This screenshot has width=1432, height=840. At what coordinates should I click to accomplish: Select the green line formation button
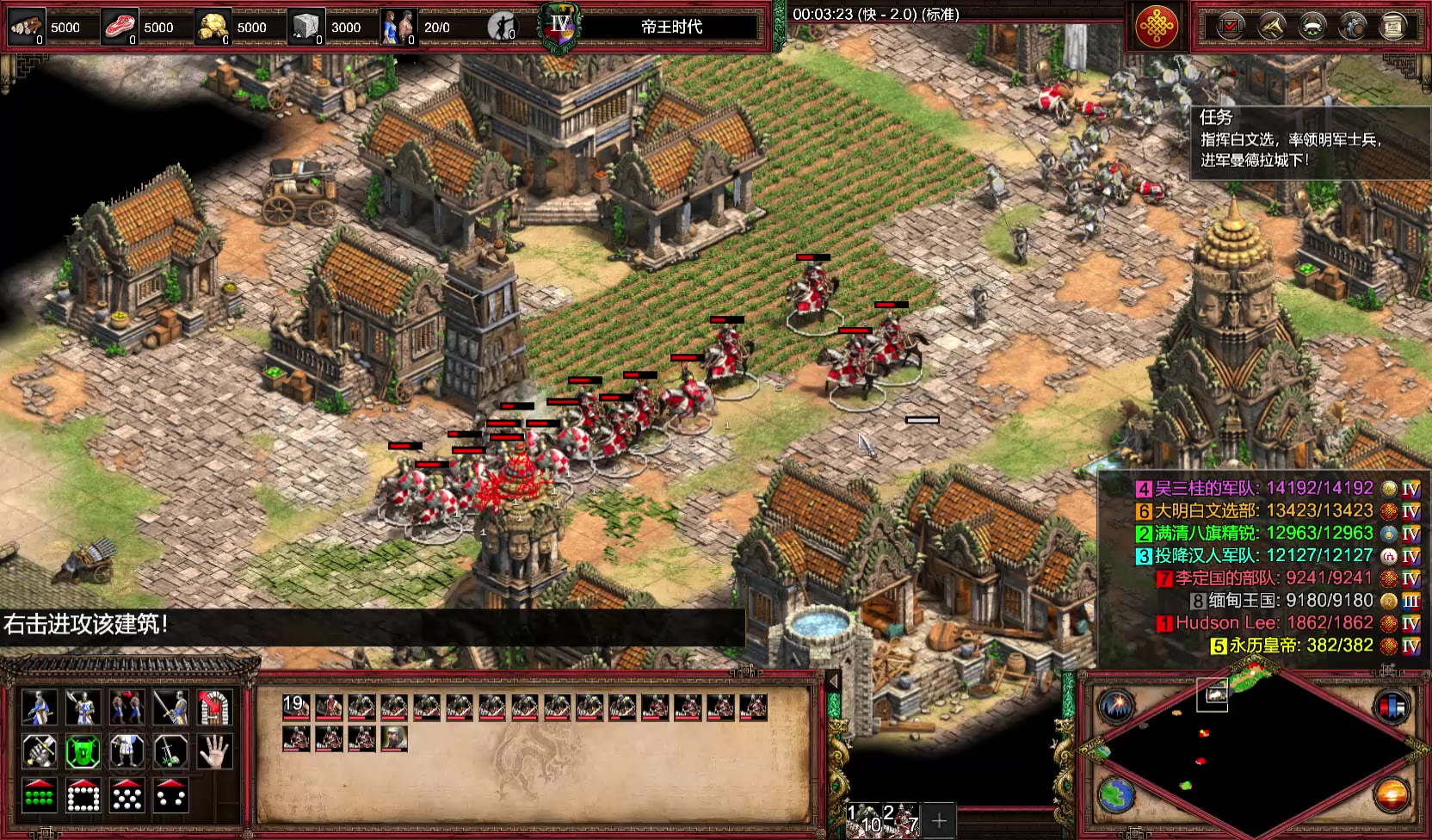tap(39, 796)
